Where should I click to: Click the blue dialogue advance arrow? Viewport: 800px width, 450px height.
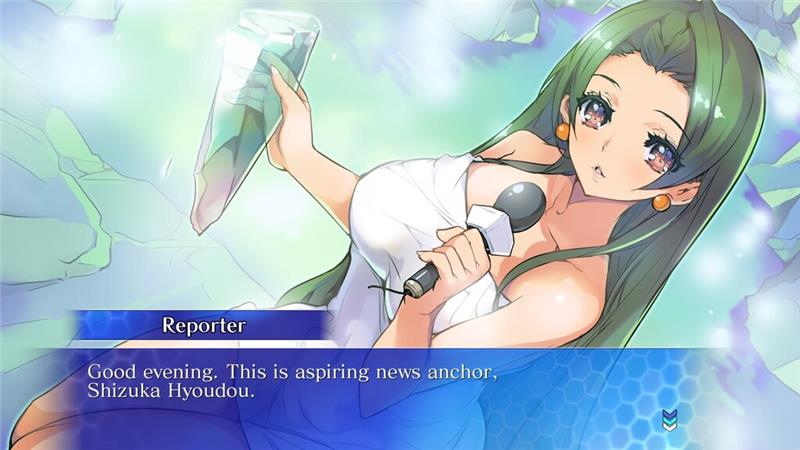(668, 420)
